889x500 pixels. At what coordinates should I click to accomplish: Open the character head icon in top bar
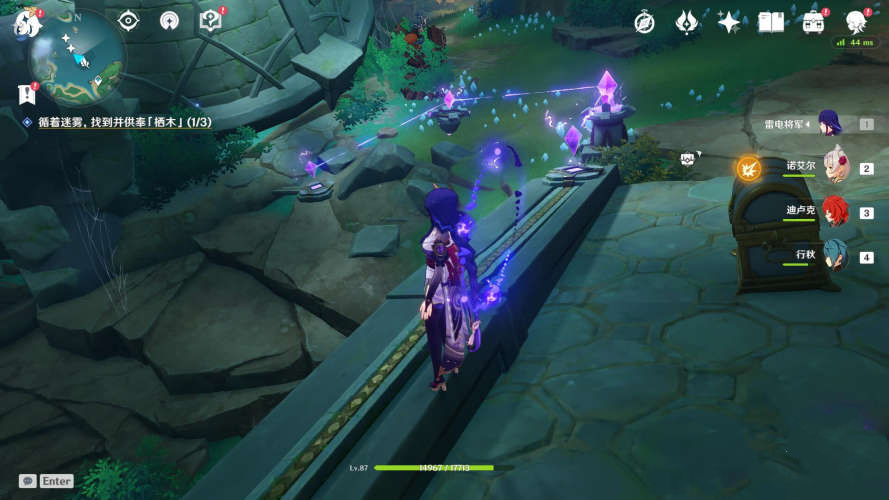click(856, 22)
